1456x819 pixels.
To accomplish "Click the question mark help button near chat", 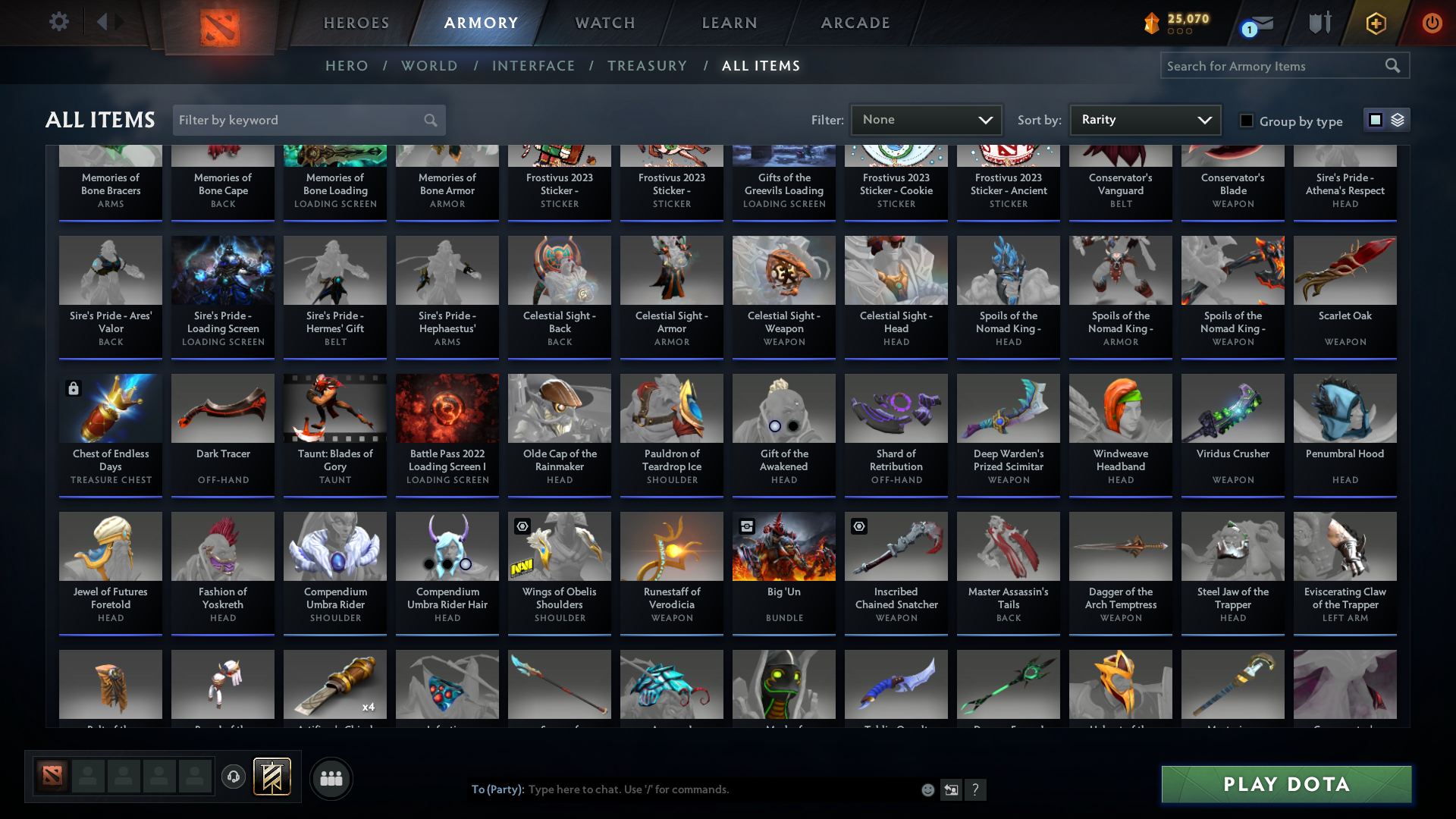I will click(976, 789).
